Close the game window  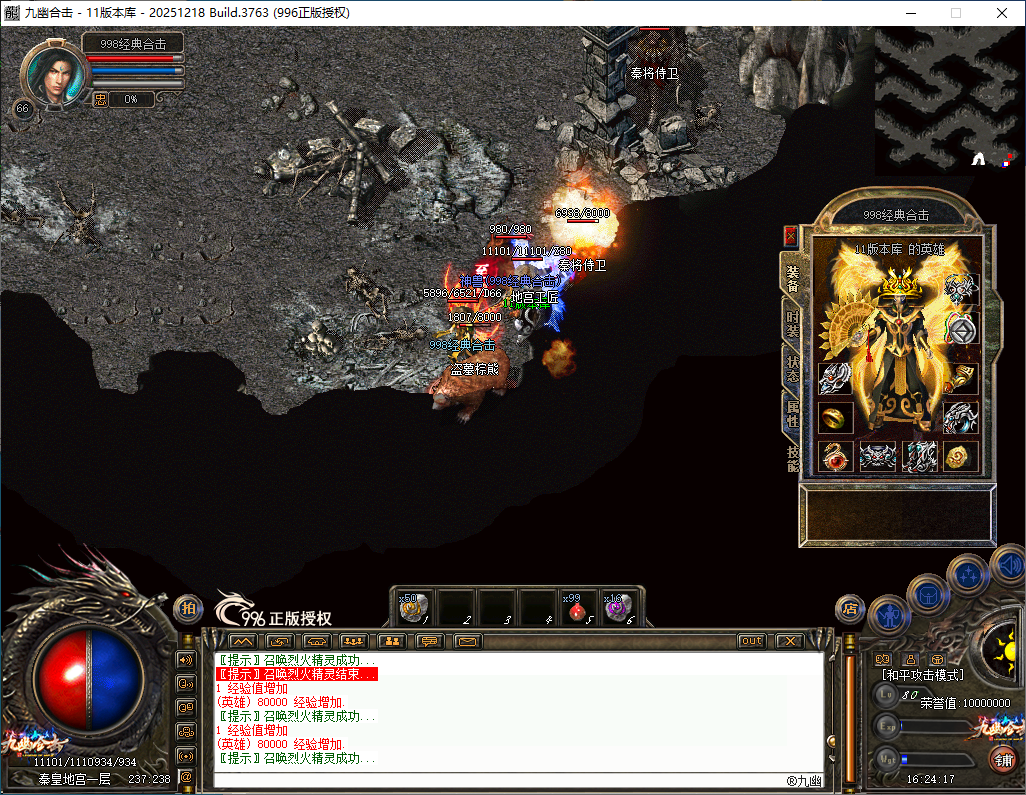point(1001,13)
